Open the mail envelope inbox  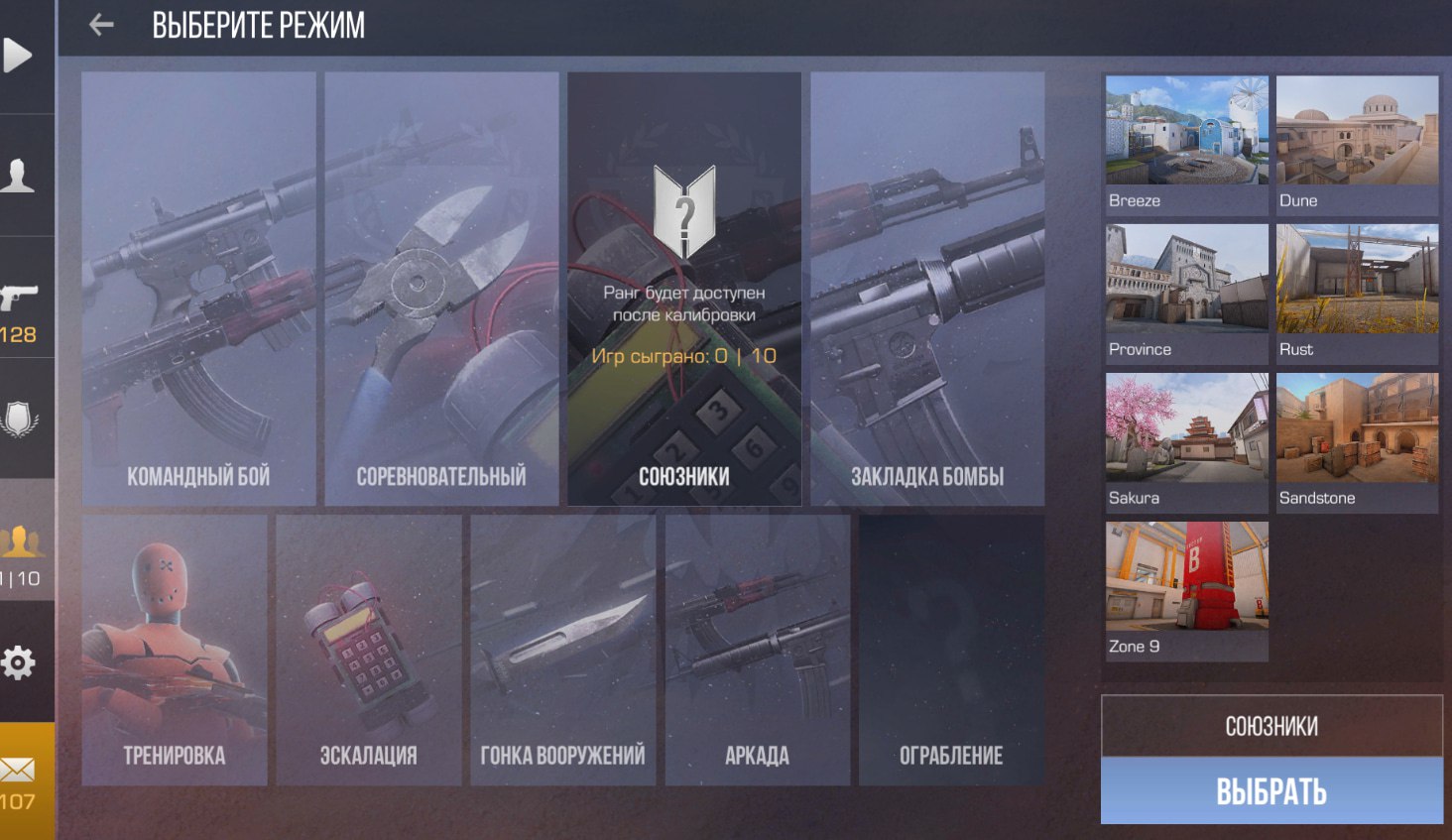tap(19, 770)
